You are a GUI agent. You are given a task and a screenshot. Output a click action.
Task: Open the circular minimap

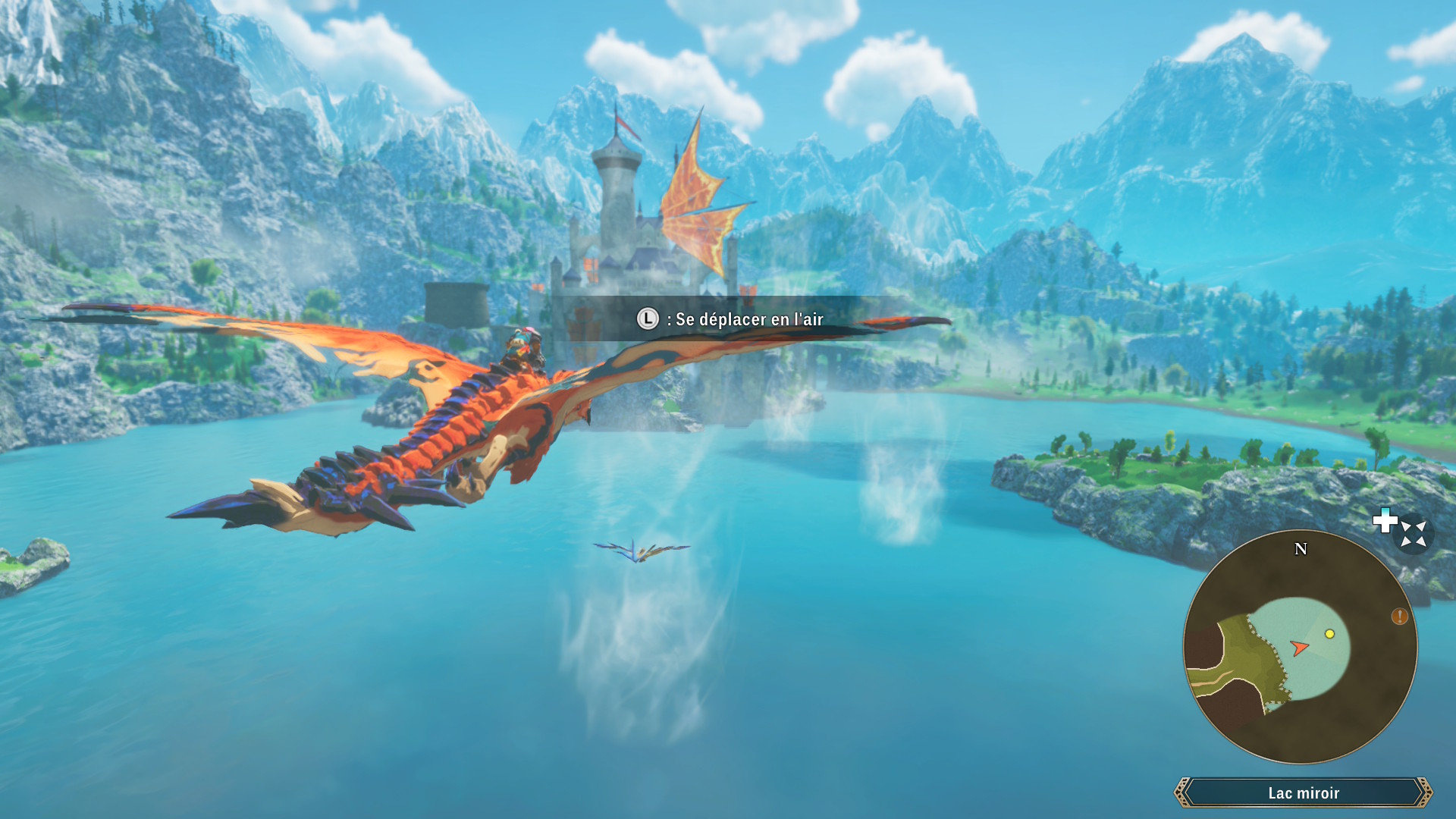pos(1300,647)
